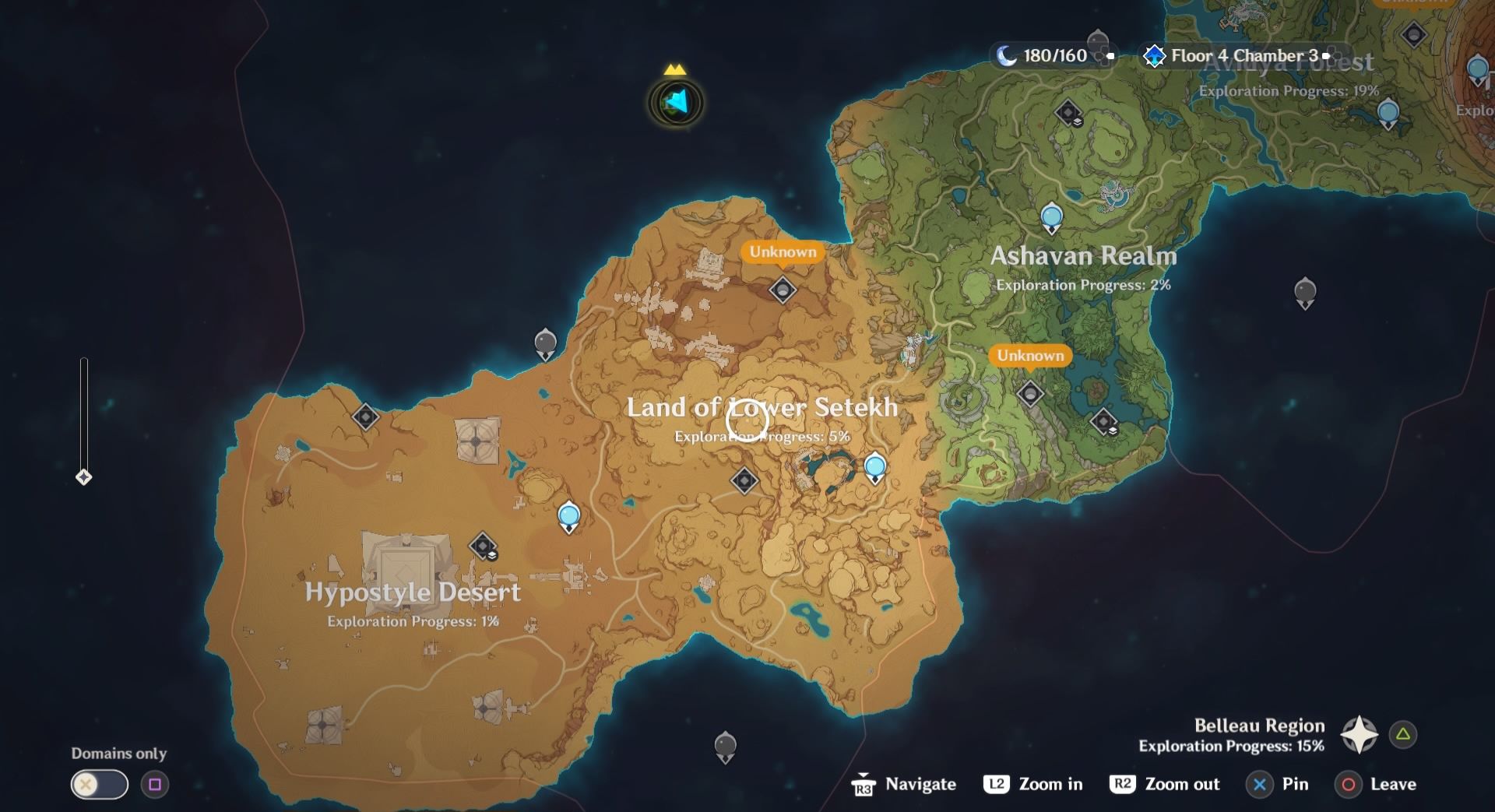
Task: Expand the Avidya Forest region label
Action: (1283, 64)
